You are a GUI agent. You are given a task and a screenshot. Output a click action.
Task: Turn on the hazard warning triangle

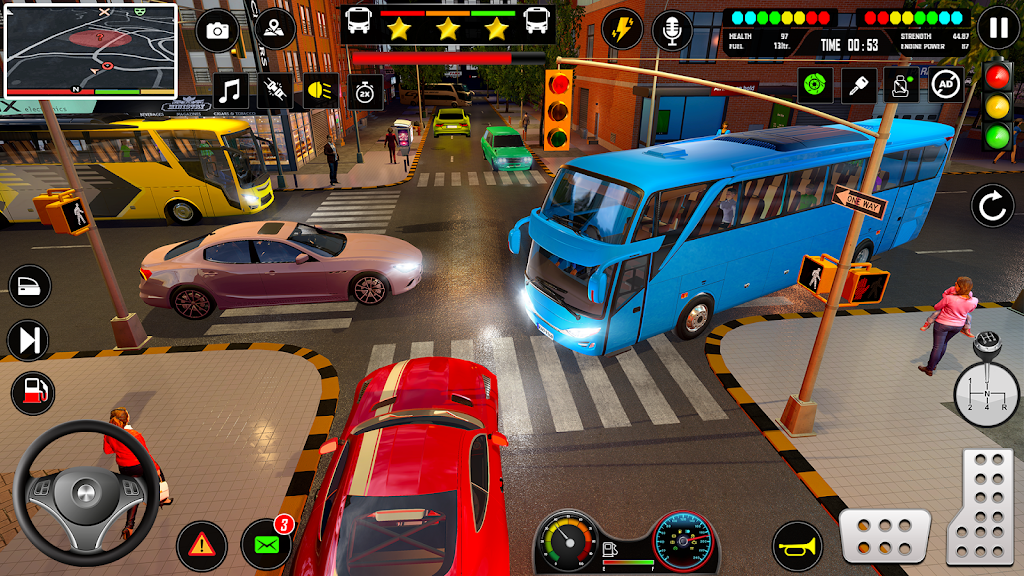pyautogui.click(x=201, y=546)
